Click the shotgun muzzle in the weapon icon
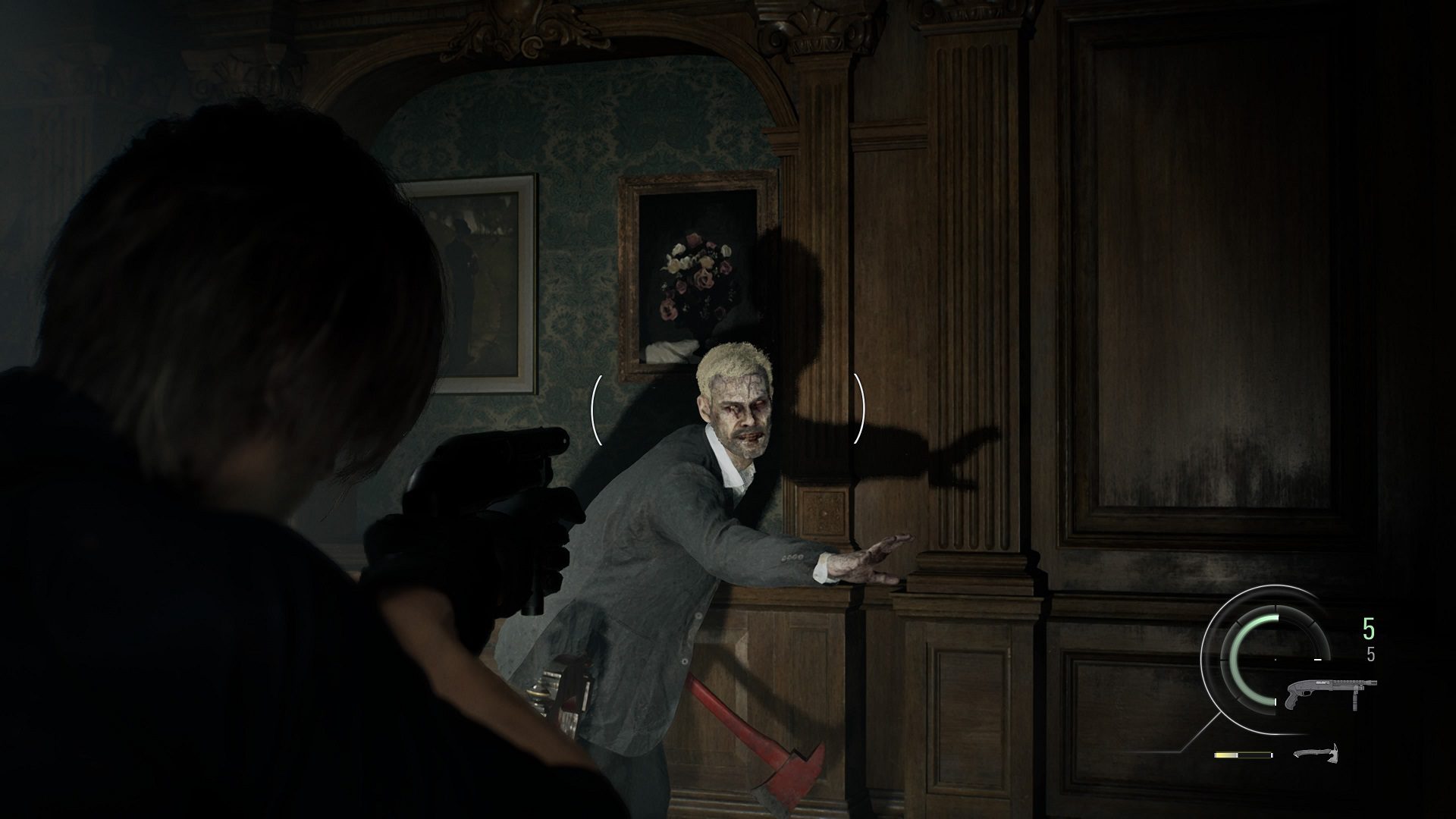Viewport: 1456px width, 819px height. pyautogui.click(x=1373, y=682)
